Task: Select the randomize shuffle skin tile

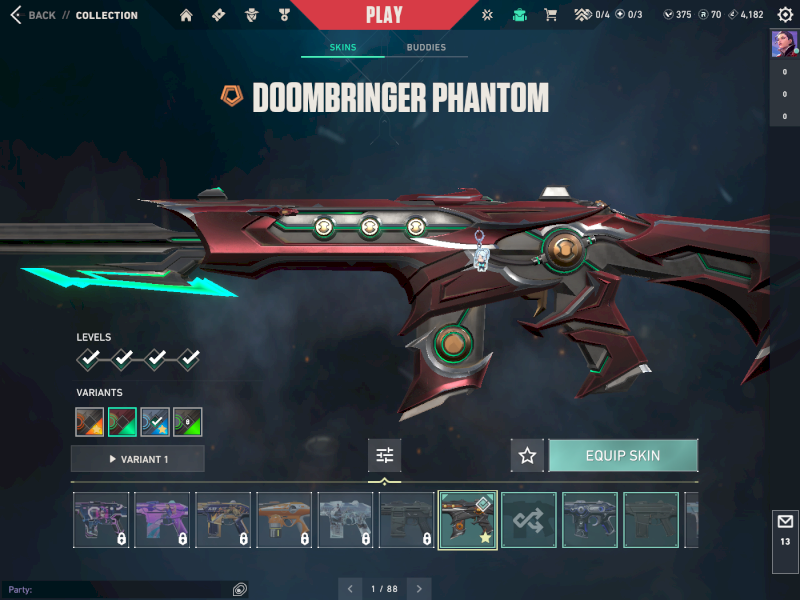Action: [529, 520]
